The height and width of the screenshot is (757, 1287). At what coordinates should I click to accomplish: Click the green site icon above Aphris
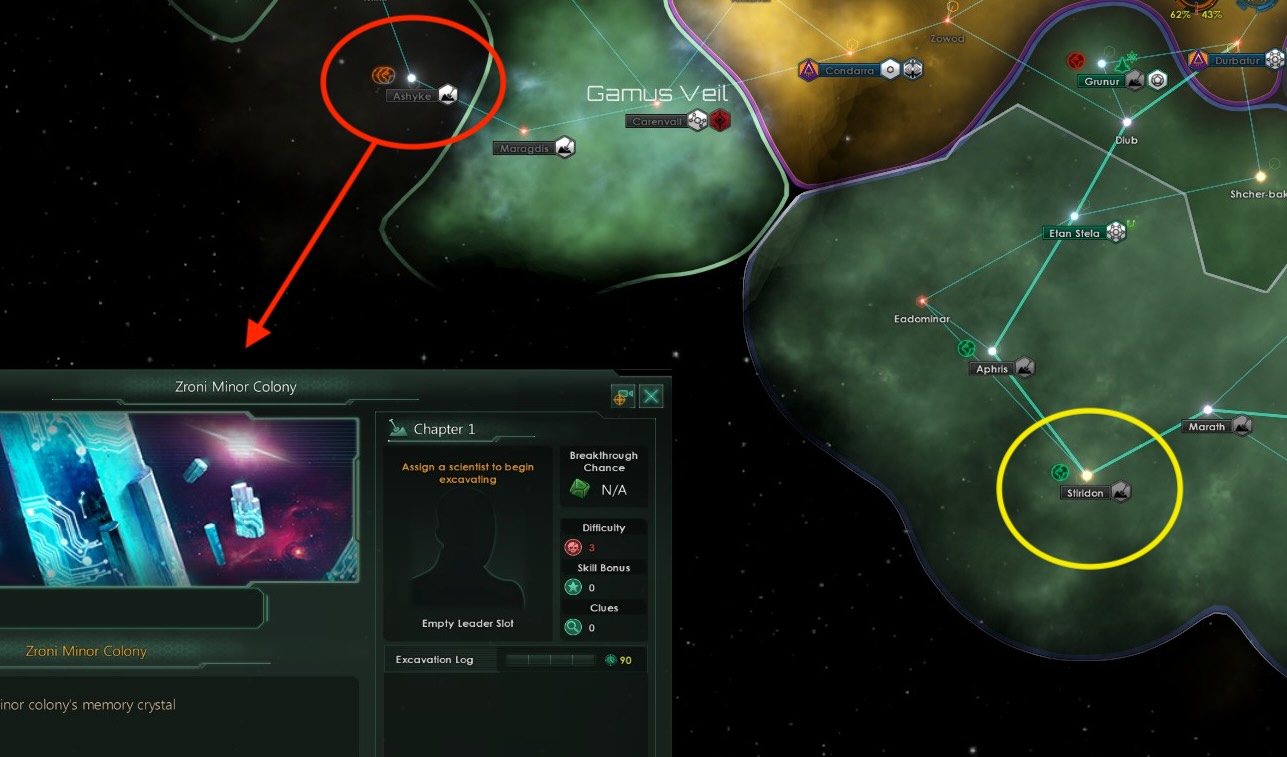point(964,348)
